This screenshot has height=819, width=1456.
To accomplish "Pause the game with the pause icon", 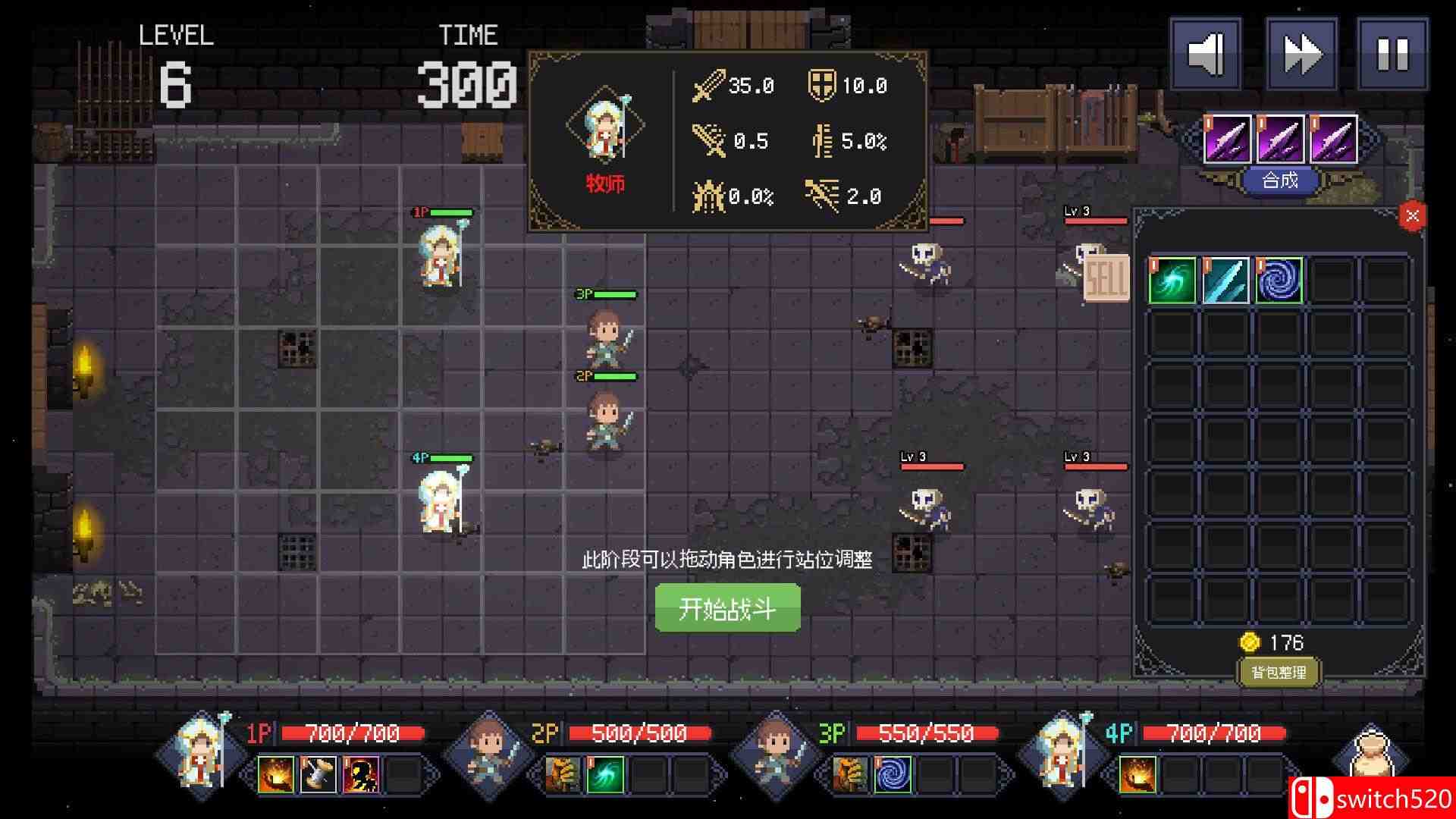I will click(1395, 55).
